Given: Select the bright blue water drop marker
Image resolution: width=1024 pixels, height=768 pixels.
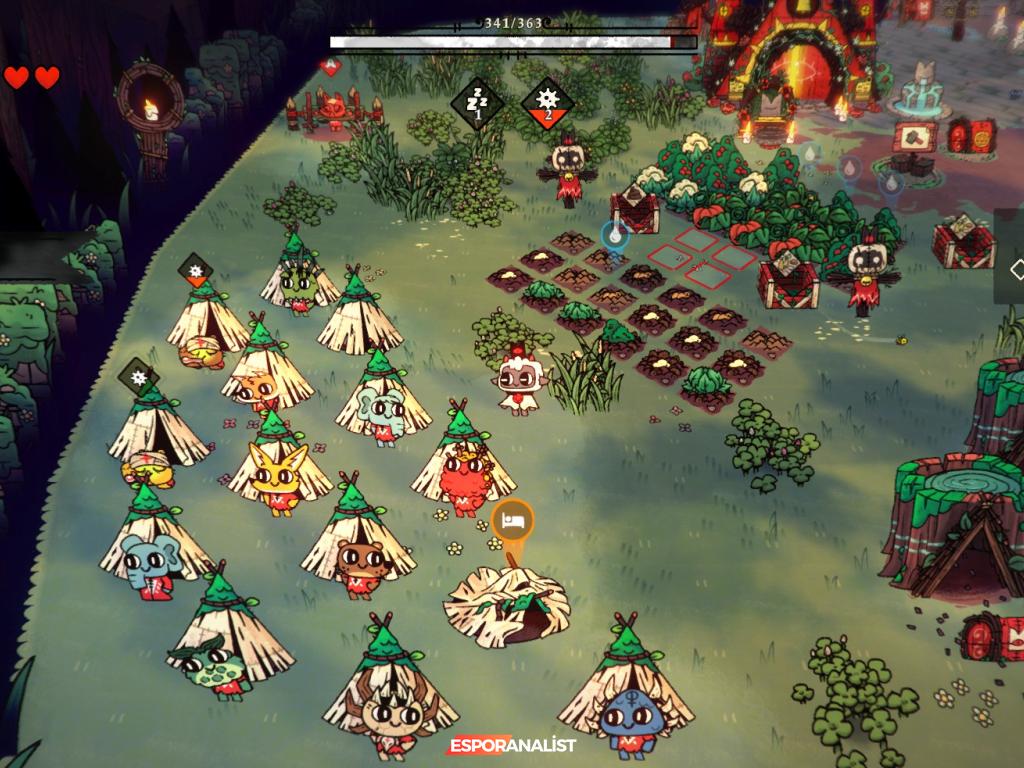Looking at the screenshot, I should point(614,236).
